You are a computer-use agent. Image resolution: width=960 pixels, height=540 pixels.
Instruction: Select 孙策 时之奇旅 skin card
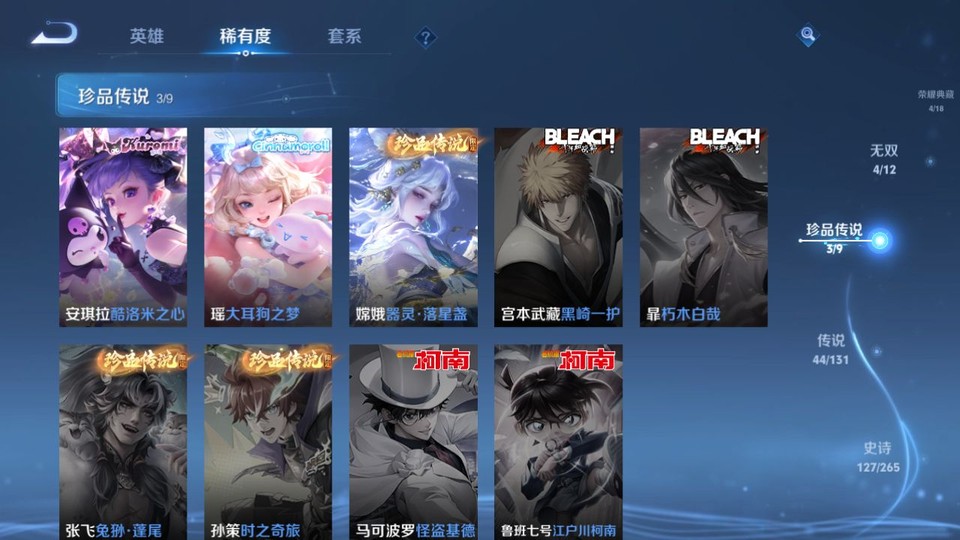(x=268, y=442)
